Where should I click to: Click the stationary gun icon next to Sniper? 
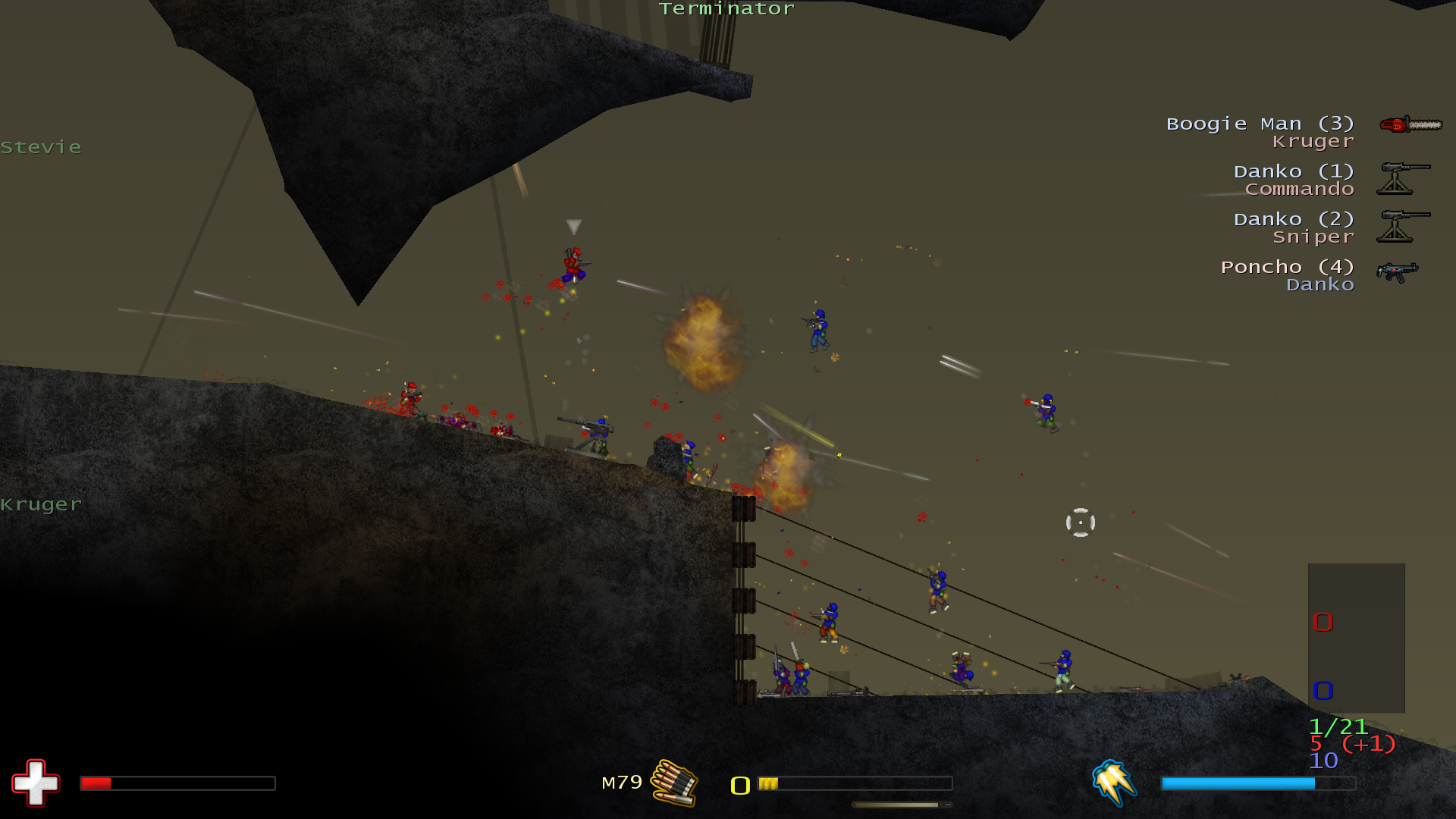(x=1404, y=226)
